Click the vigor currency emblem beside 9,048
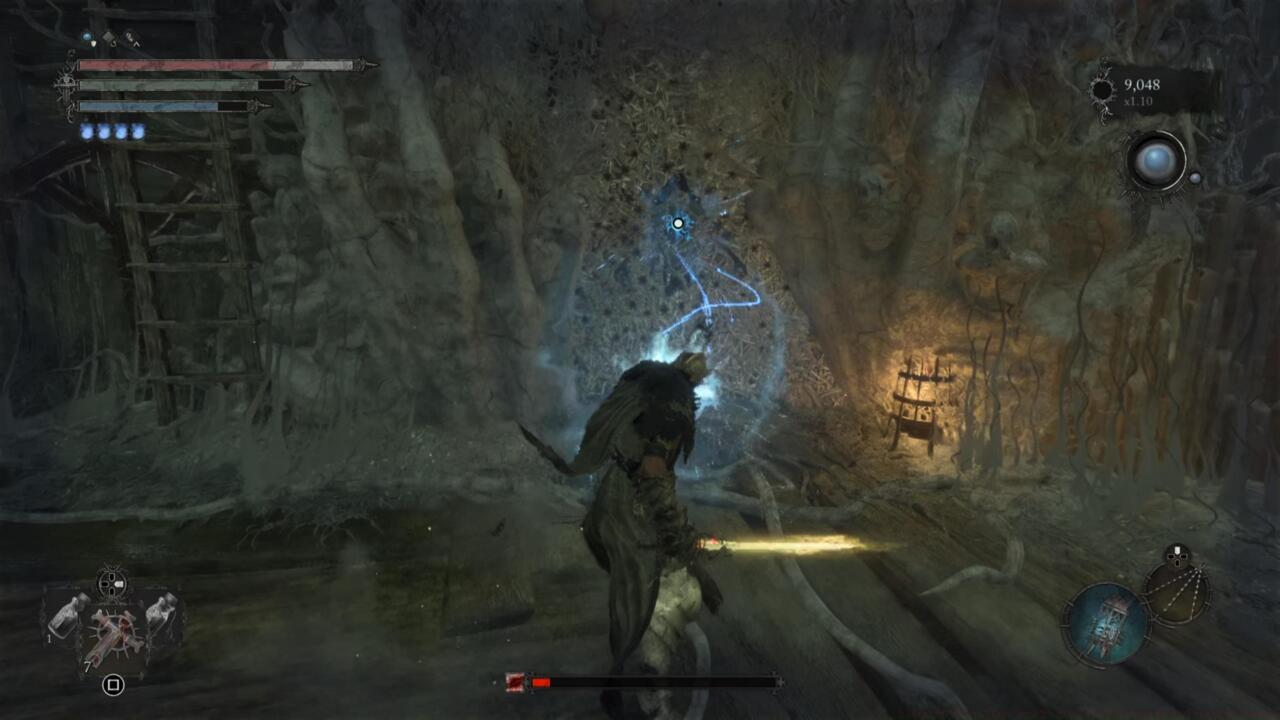 click(x=1102, y=89)
